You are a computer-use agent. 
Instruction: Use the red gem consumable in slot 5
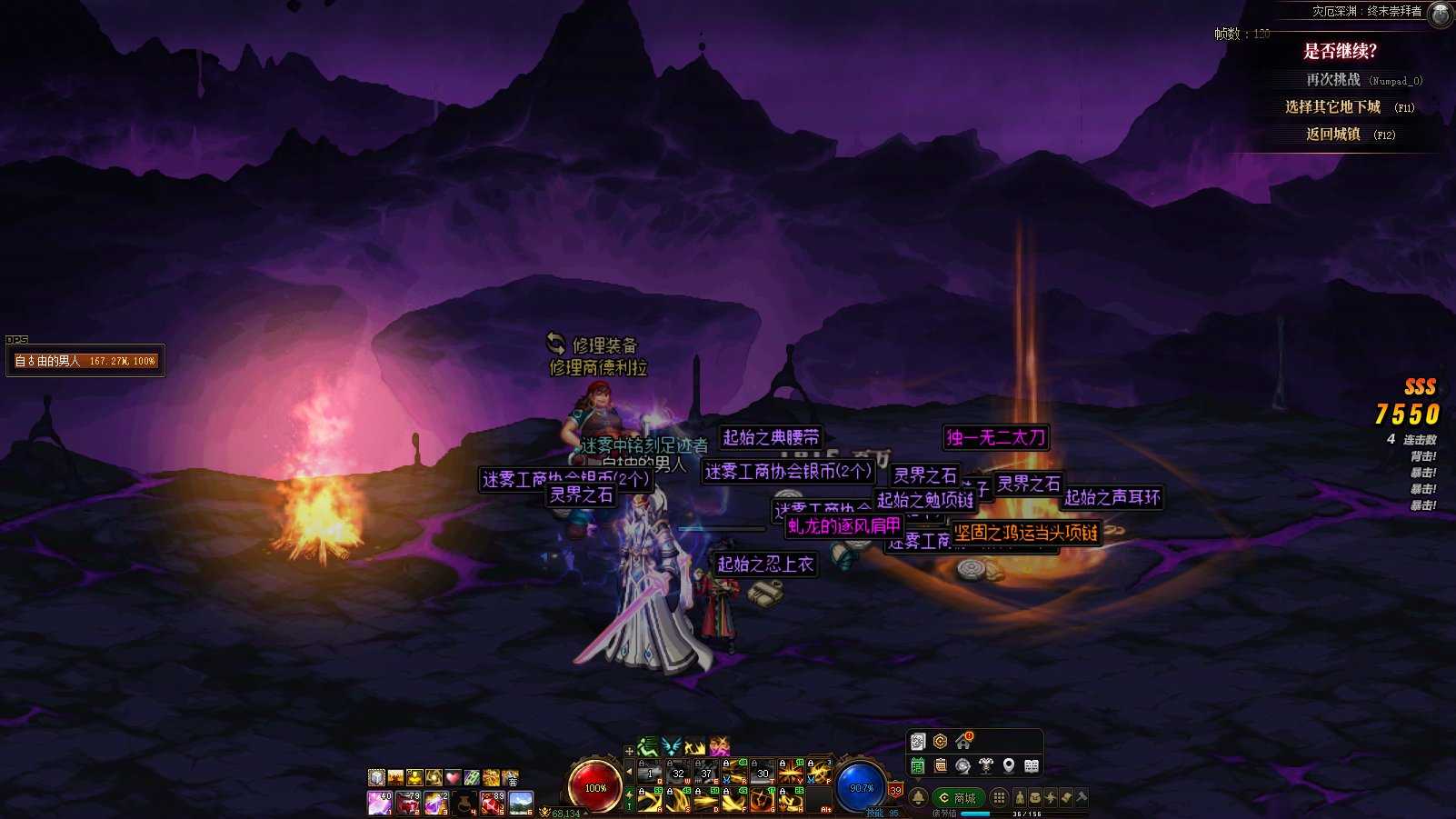click(493, 803)
